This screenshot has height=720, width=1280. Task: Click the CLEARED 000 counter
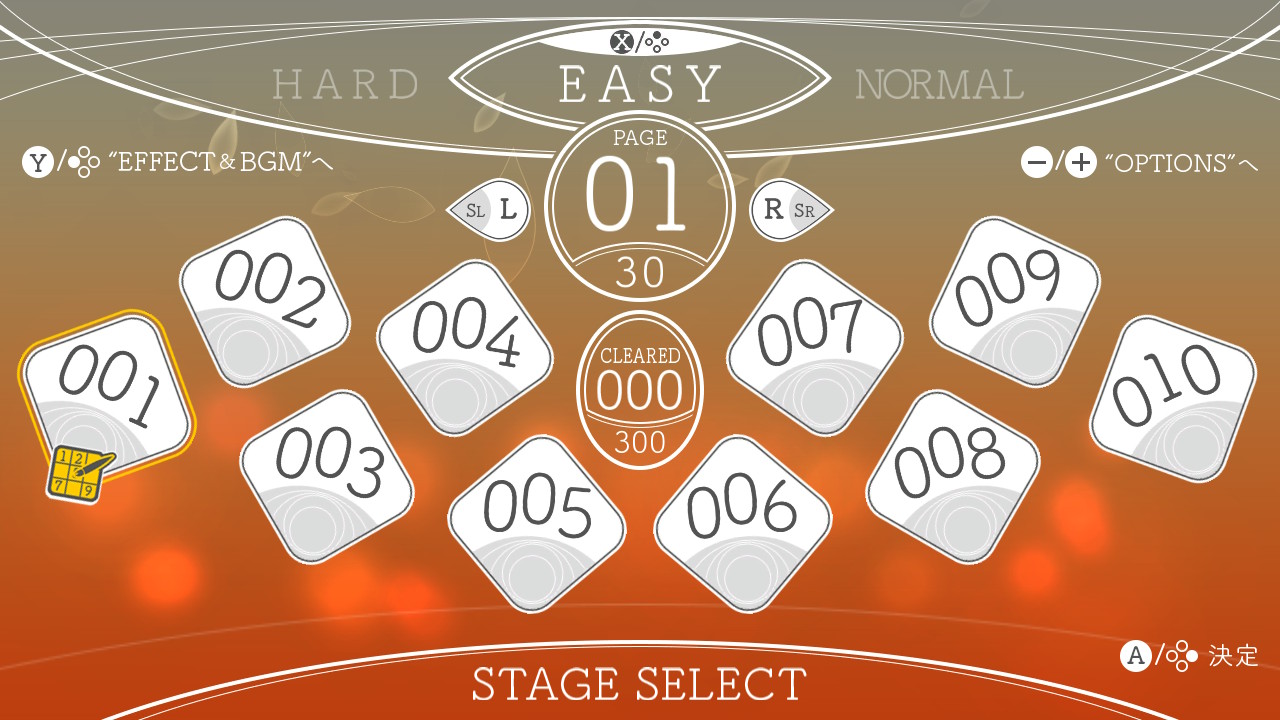pos(639,392)
